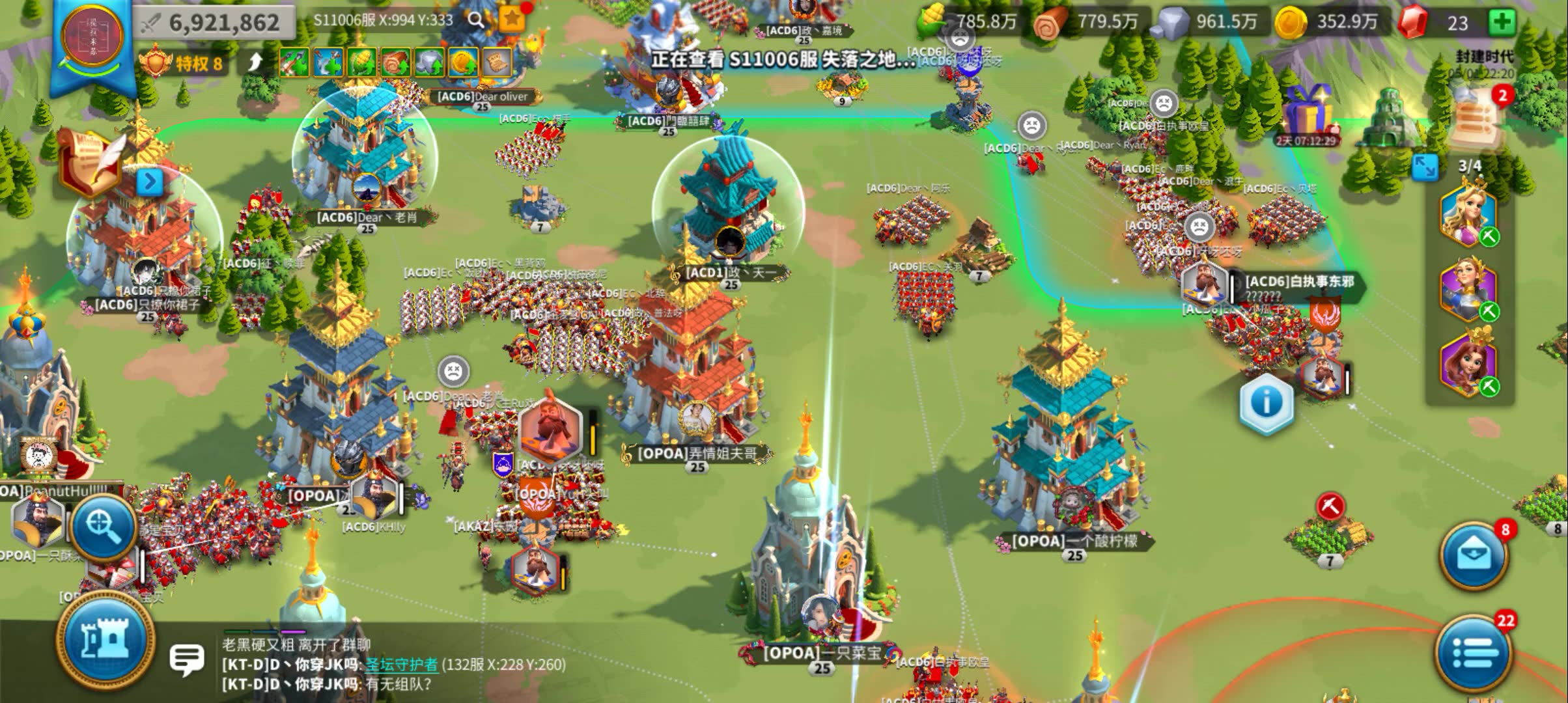Open the chat speech bubble icon

coord(187,659)
